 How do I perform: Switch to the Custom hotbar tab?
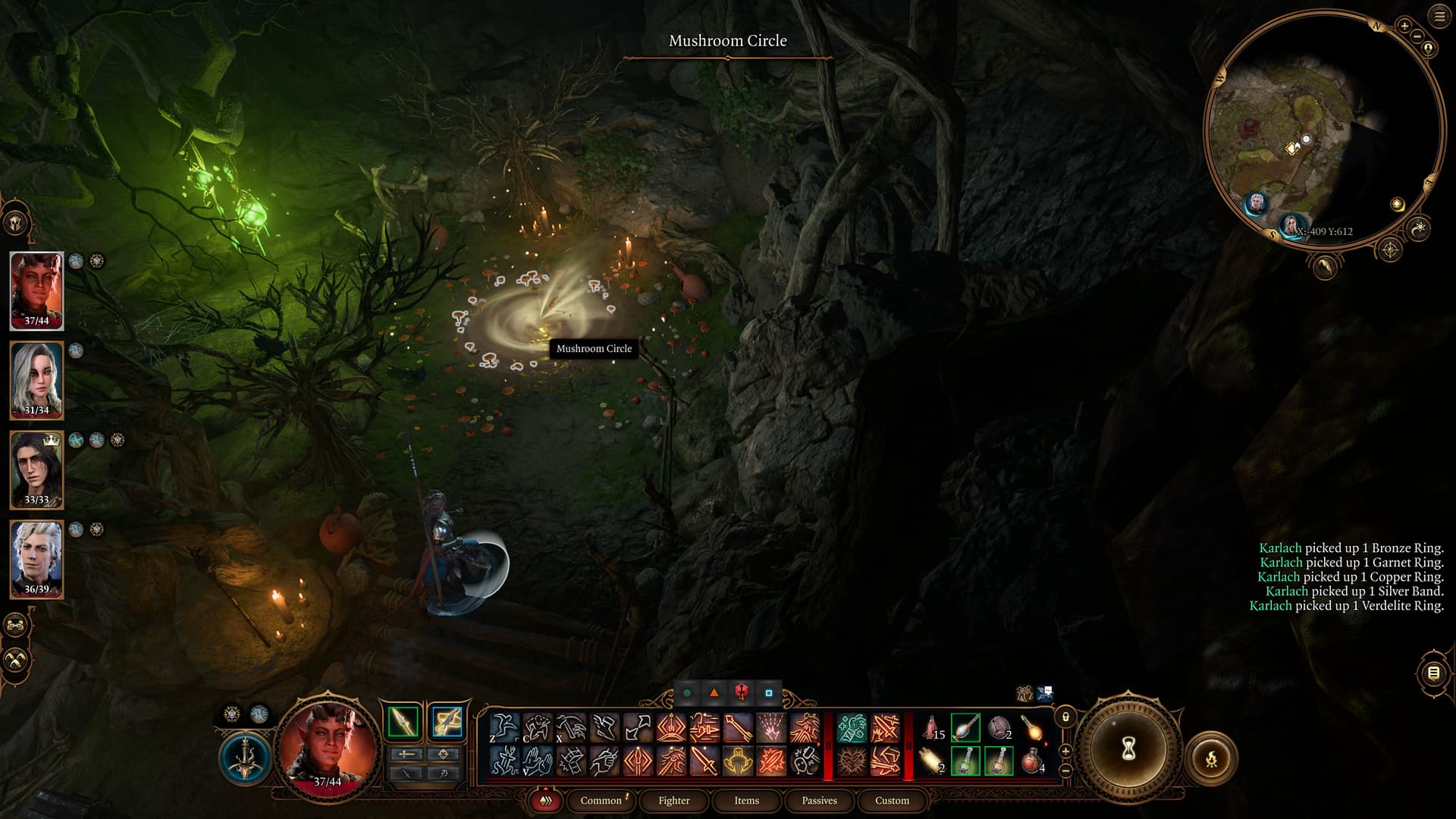[892, 801]
